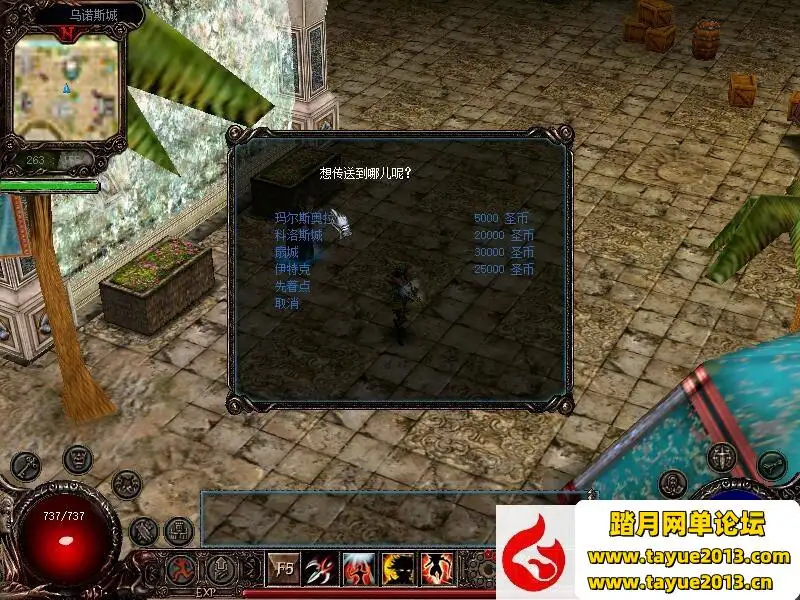
Task: Toggle the red running figure button
Action: [183, 570]
